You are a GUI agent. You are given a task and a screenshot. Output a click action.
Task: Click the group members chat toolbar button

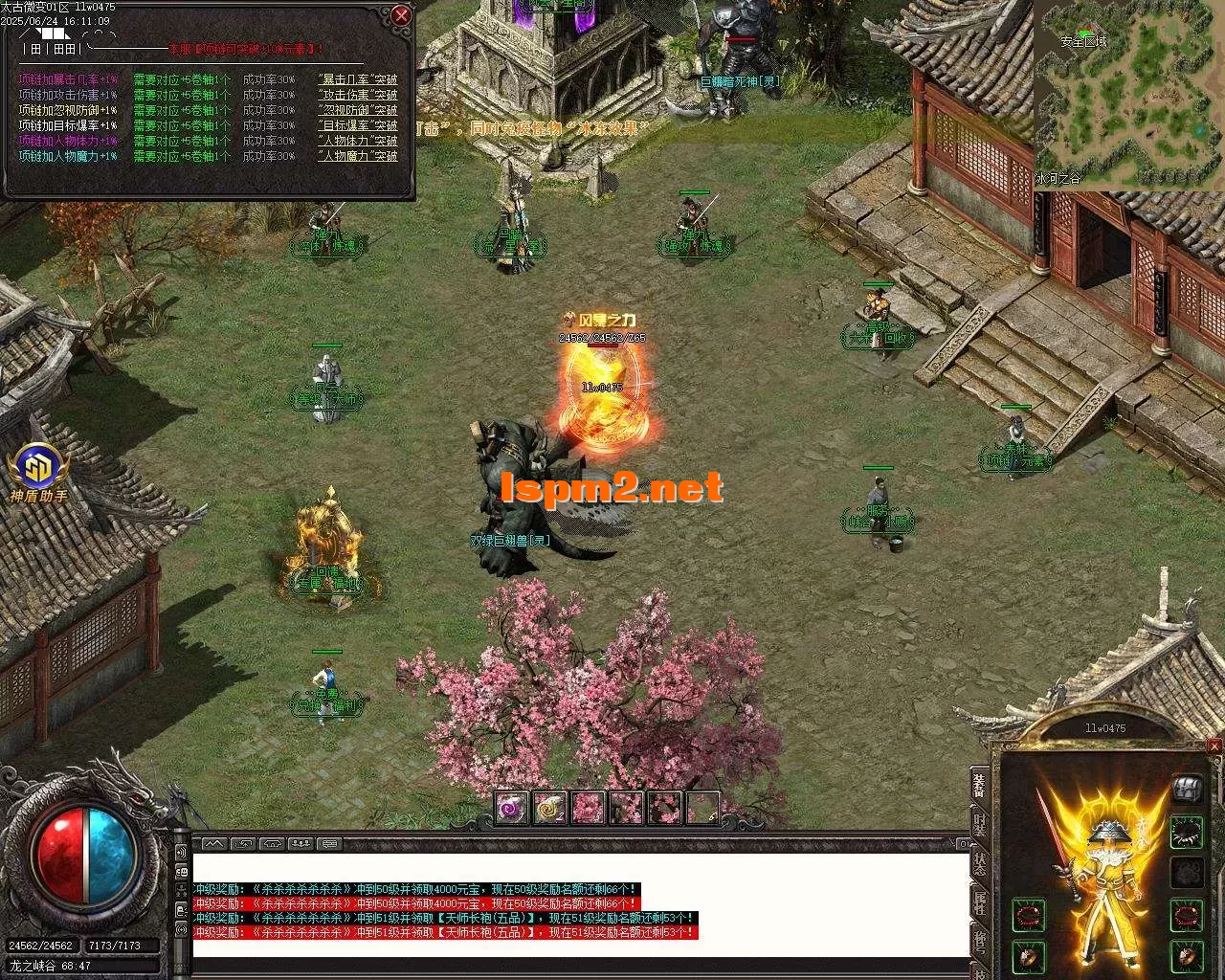[x=301, y=844]
